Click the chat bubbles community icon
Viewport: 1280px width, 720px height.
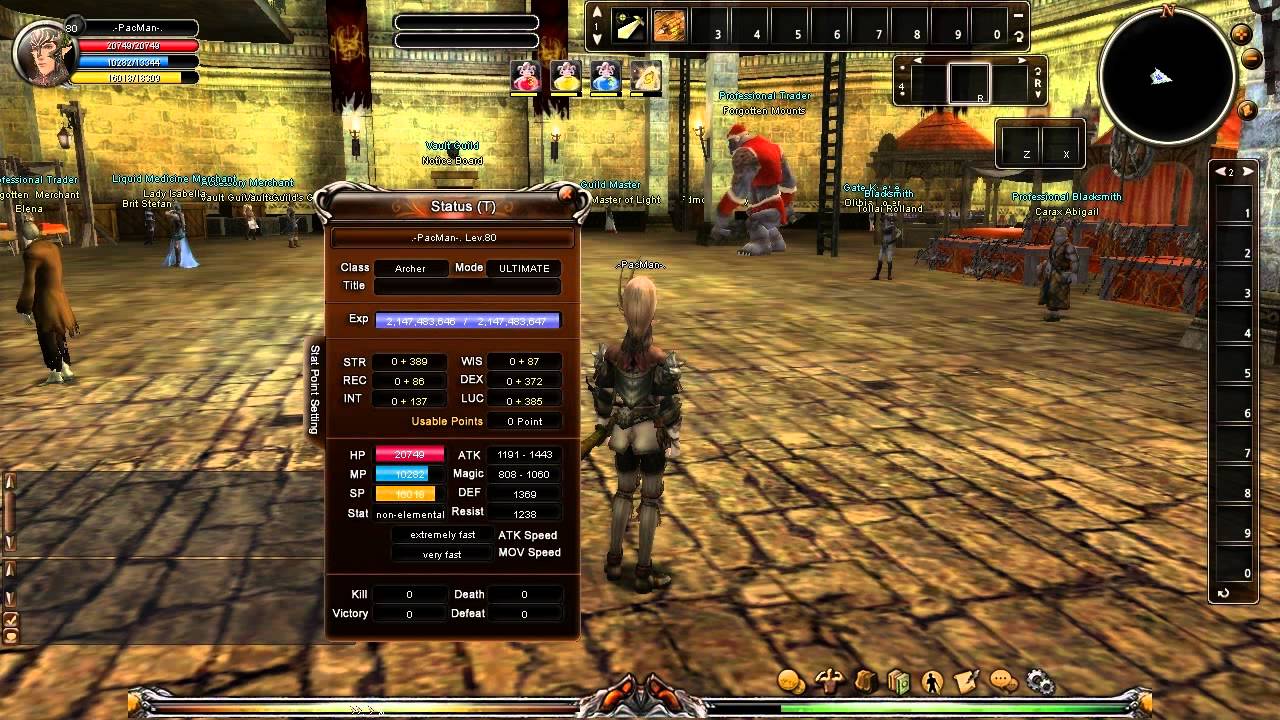pos(1001,678)
